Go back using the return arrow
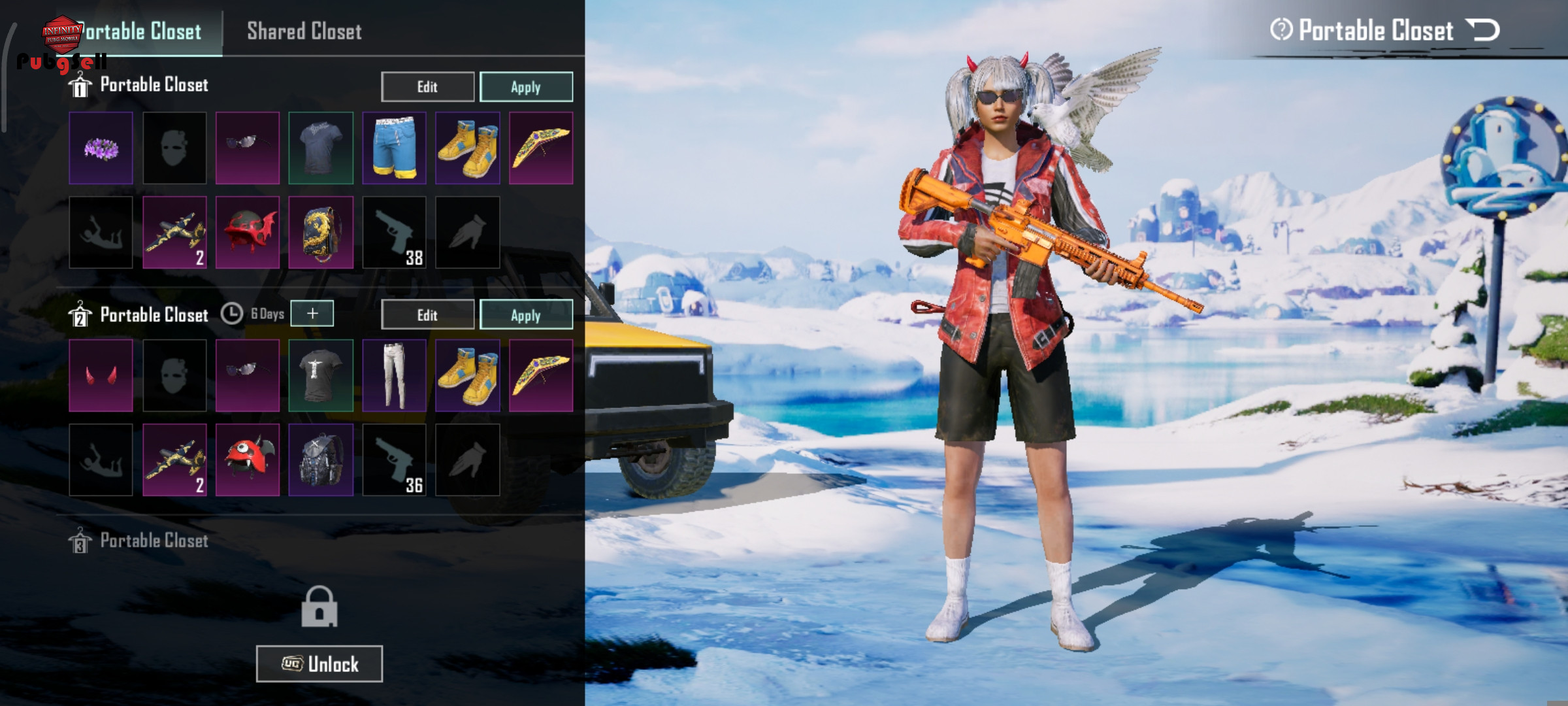 pyautogui.click(x=1483, y=30)
